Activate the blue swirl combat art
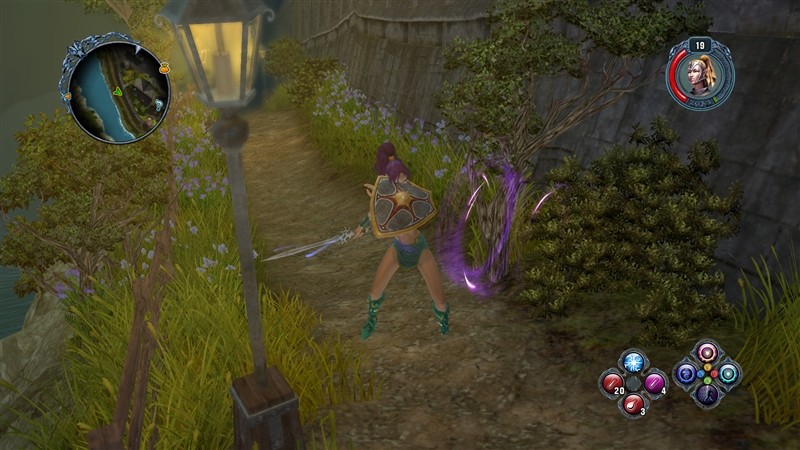The image size is (800, 450). [686, 374]
